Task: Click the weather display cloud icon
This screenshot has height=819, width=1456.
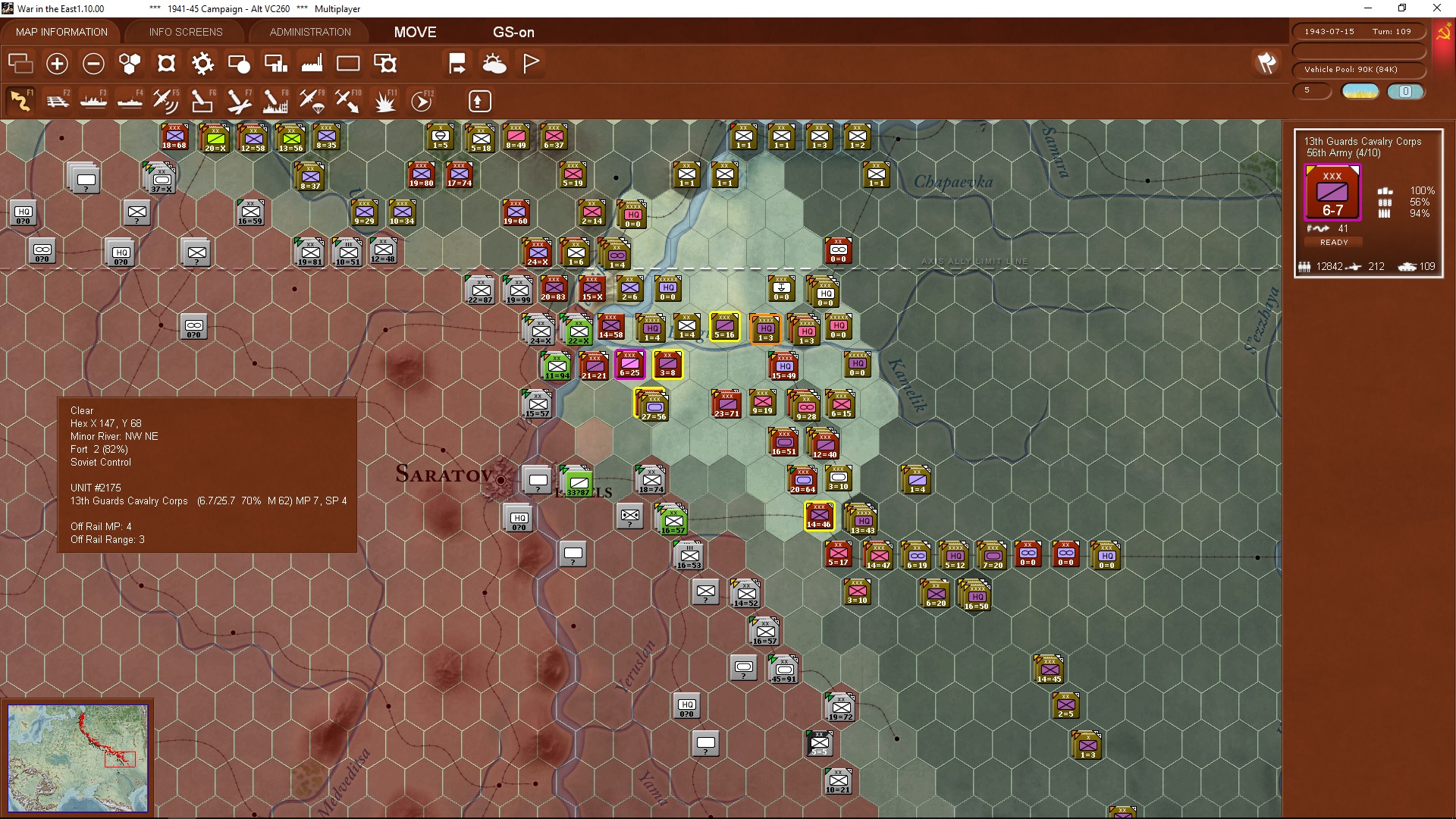Action: pos(495,64)
